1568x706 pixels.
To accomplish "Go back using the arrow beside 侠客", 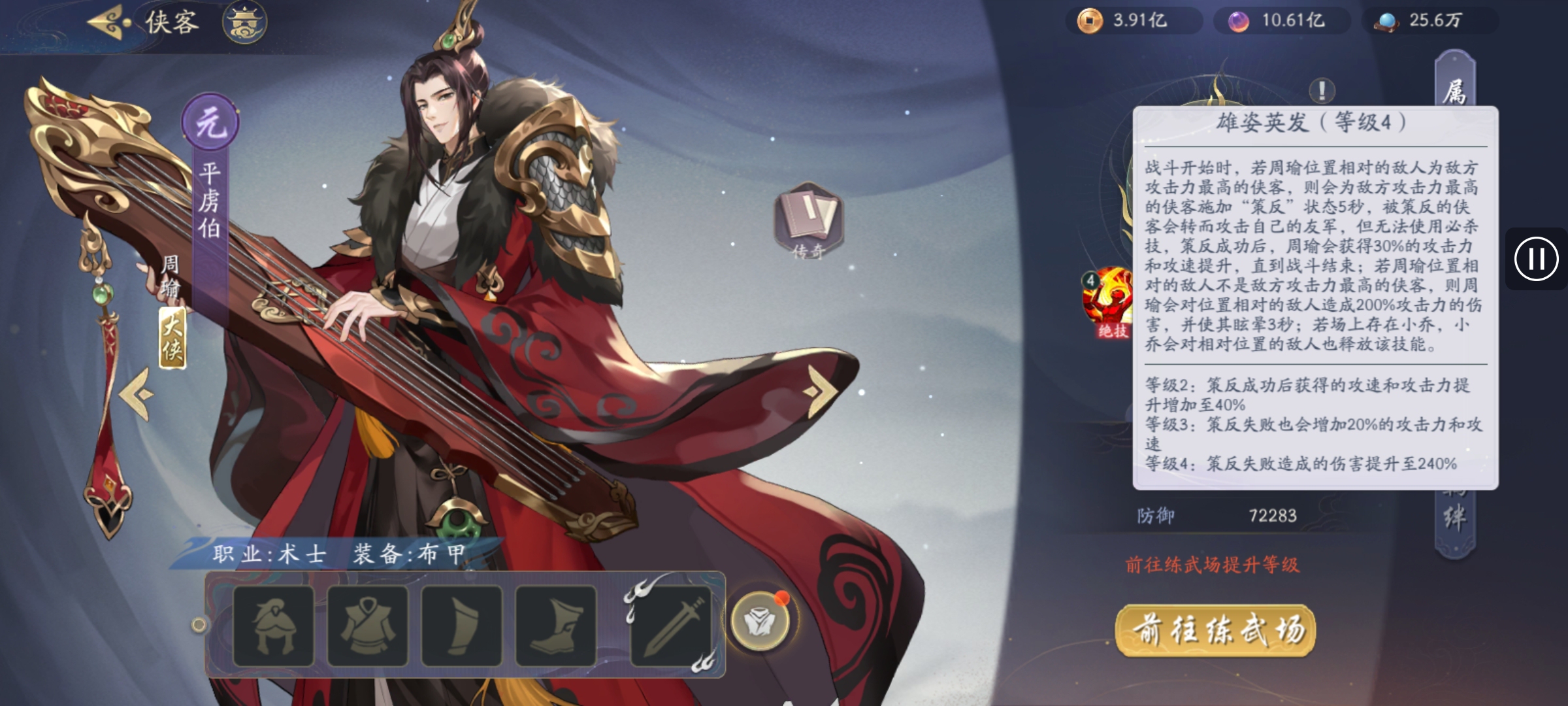I will (108, 23).
